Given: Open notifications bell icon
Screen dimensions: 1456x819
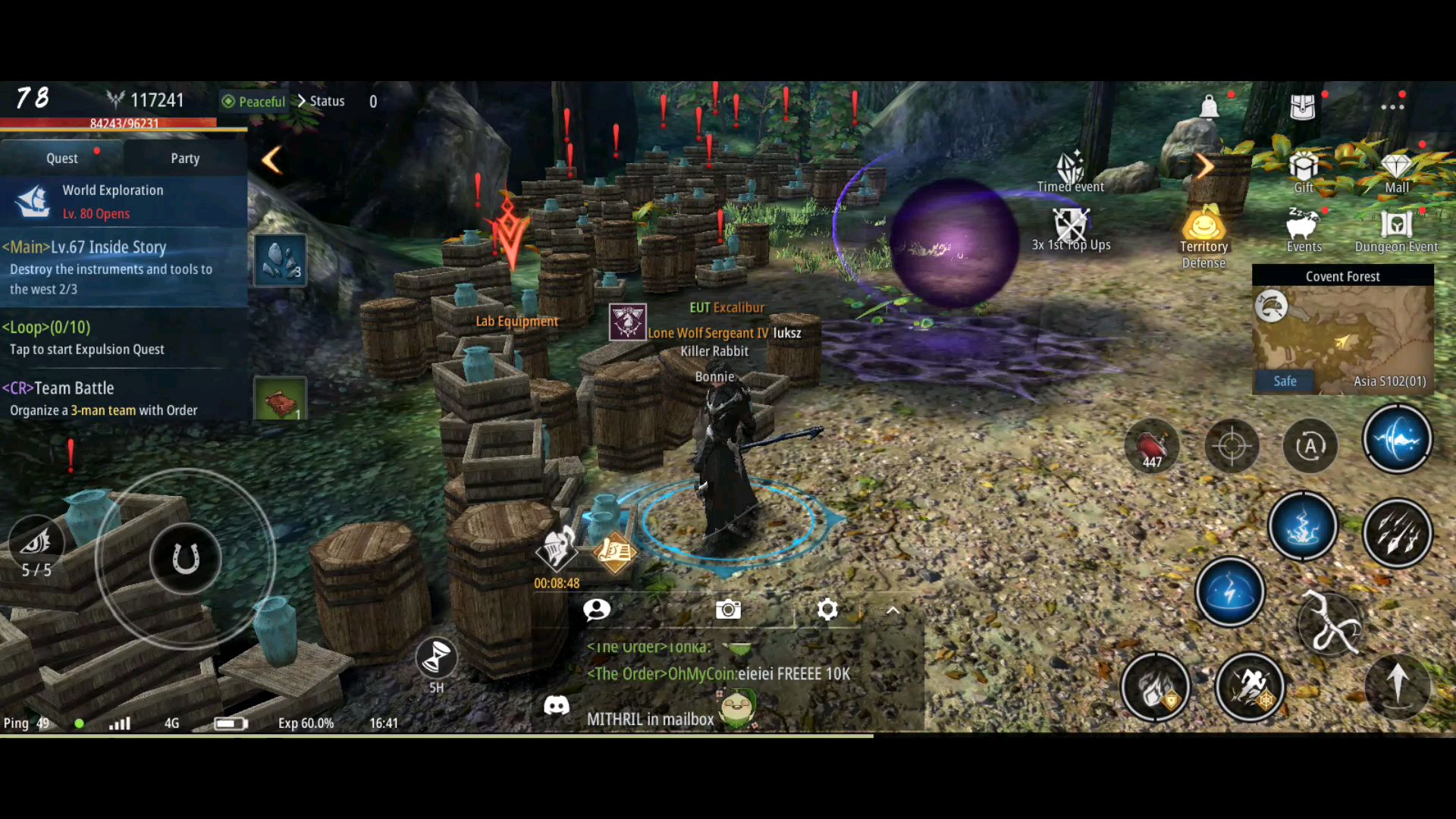Looking at the screenshot, I should 1210,107.
